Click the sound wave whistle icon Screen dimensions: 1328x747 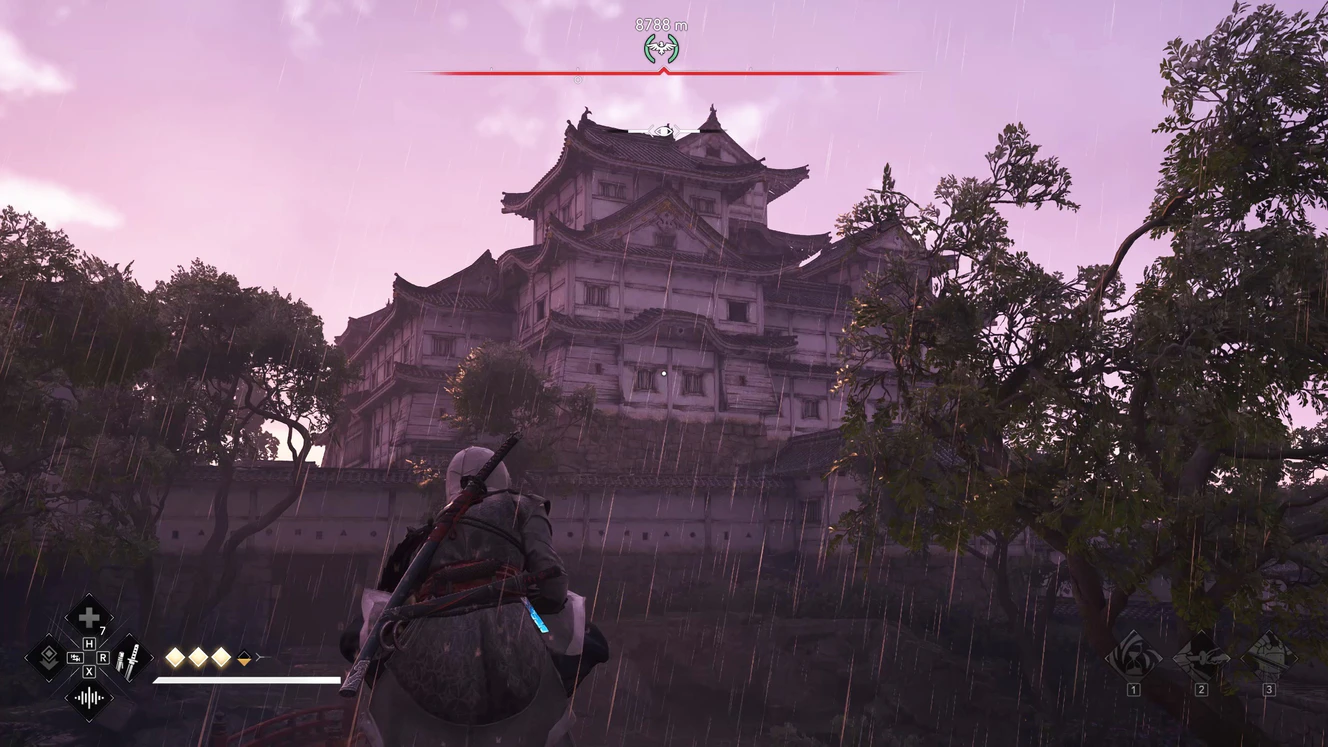tap(89, 698)
